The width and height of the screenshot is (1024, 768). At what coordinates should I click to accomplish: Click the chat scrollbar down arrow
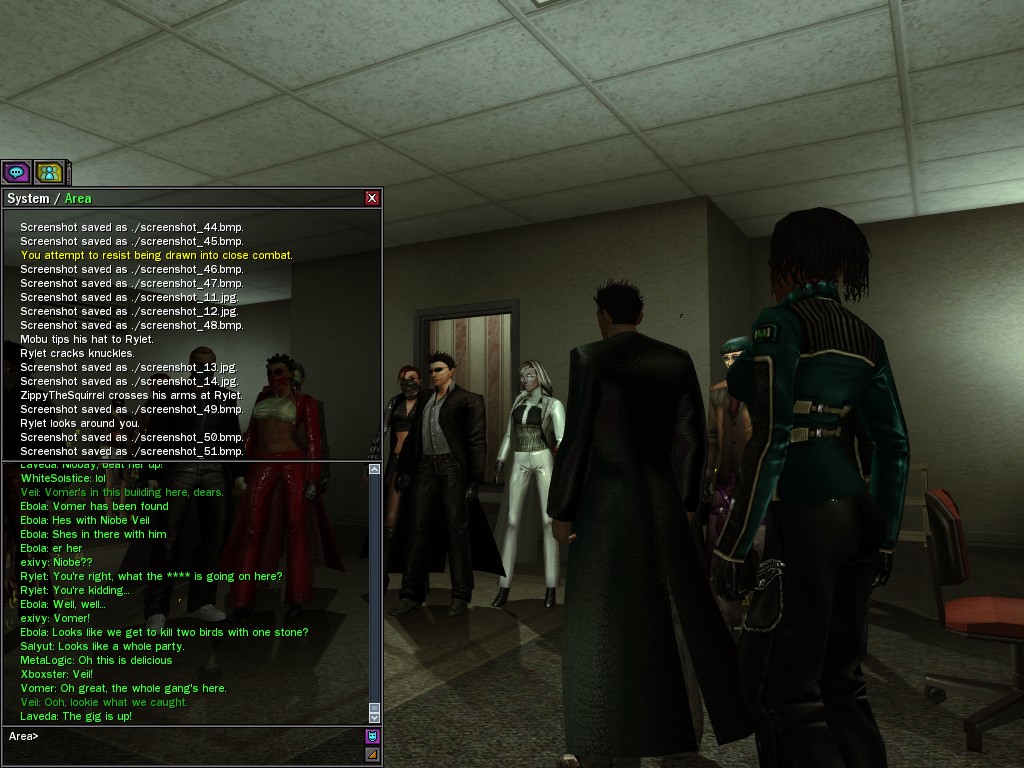[x=375, y=717]
